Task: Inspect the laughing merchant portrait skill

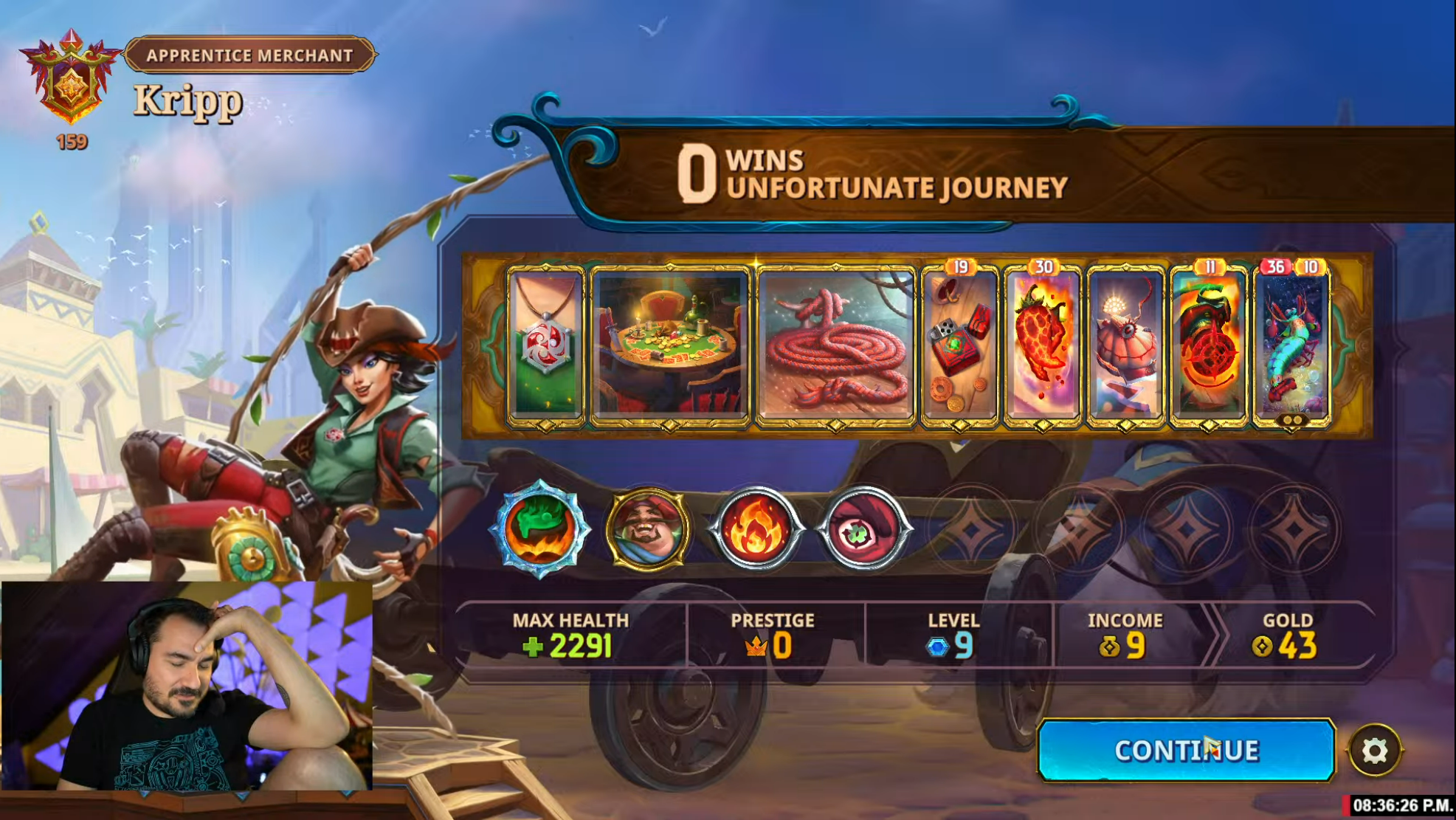Action: pos(649,528)
